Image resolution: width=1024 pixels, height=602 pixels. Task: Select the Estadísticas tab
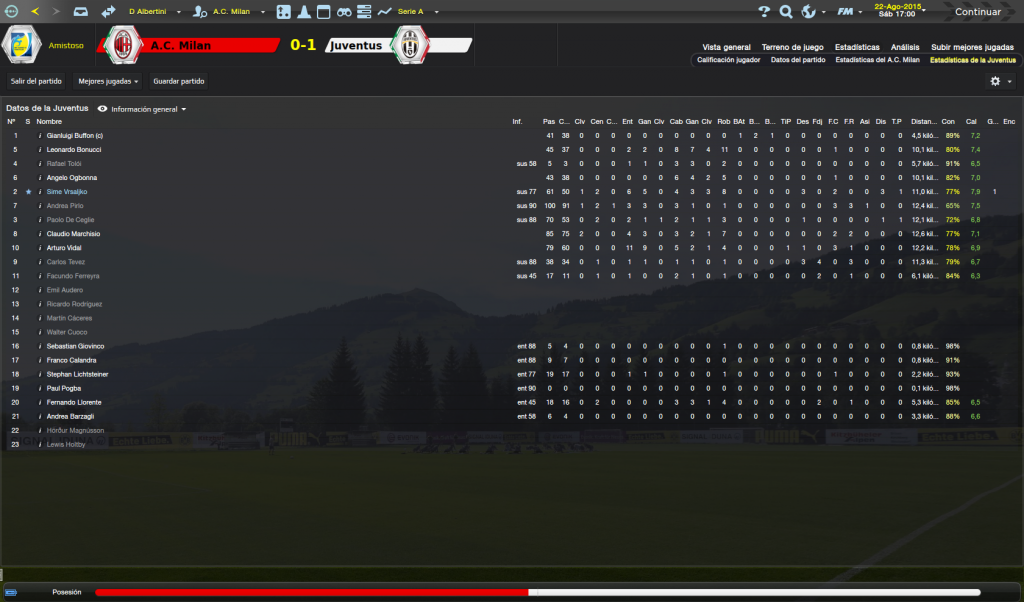coord(857,47)
